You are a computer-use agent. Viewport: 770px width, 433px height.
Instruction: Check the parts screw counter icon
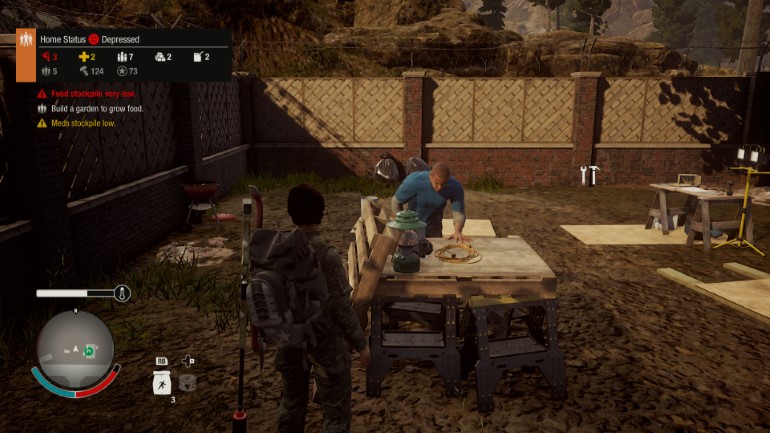[84, 71]
